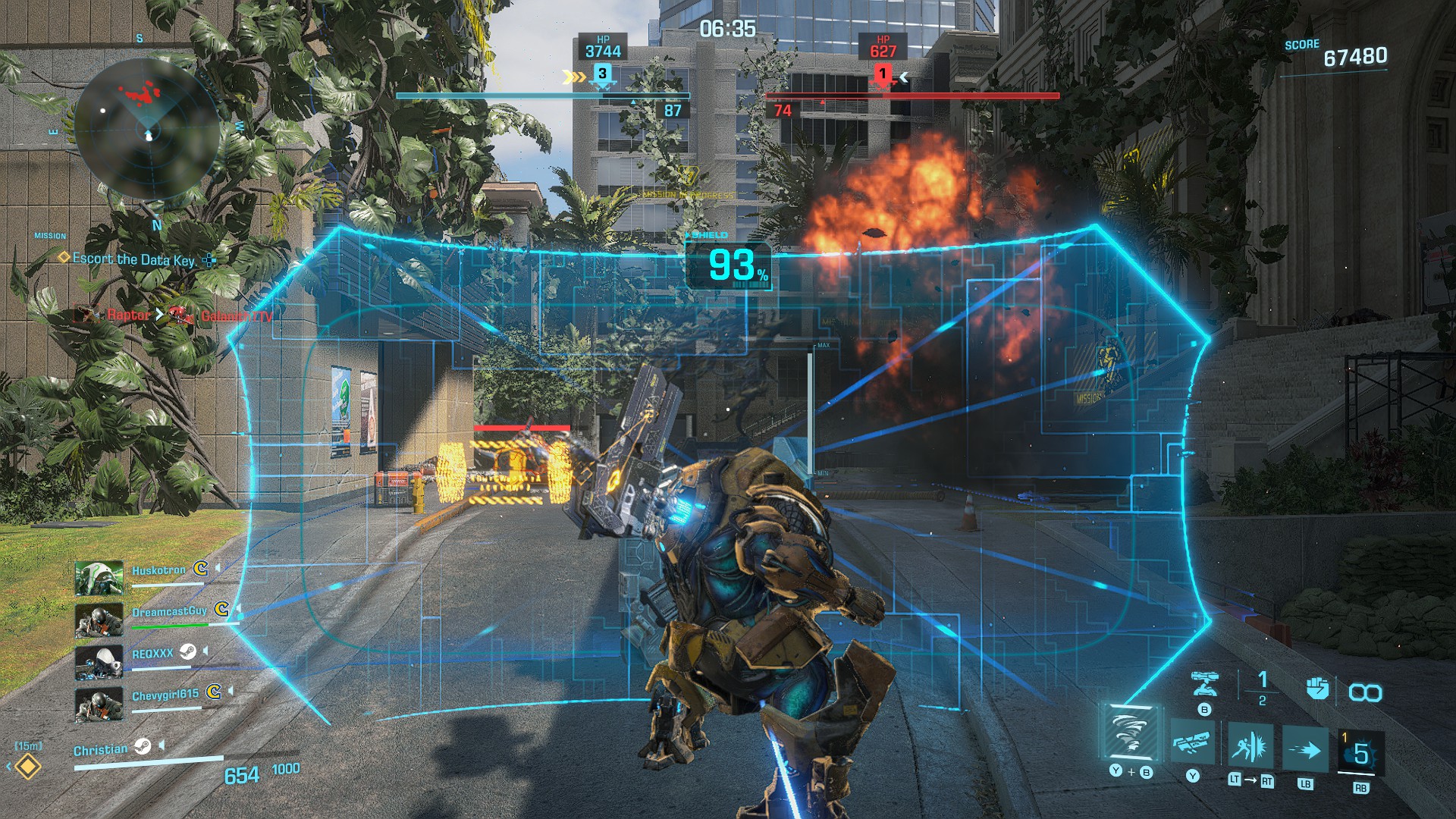1456x819 pixels.
Task: Toggle the voice speaker icon beside Christian
Action: (162, 746)
